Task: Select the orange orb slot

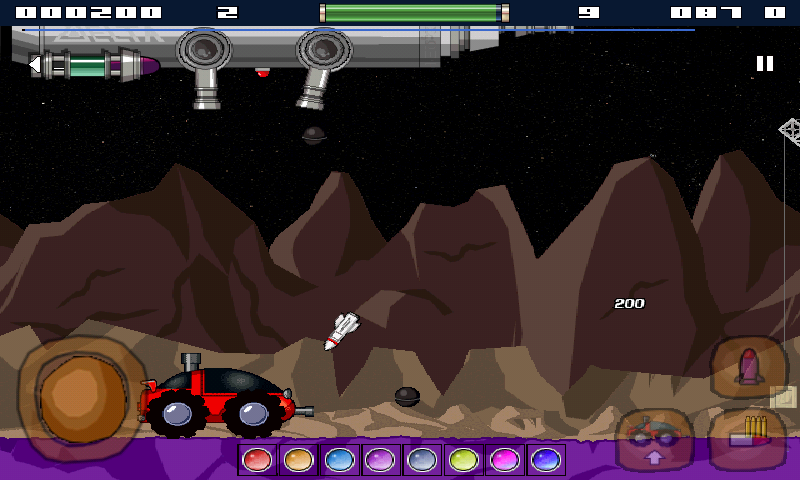Action: (x=298, y=460)
